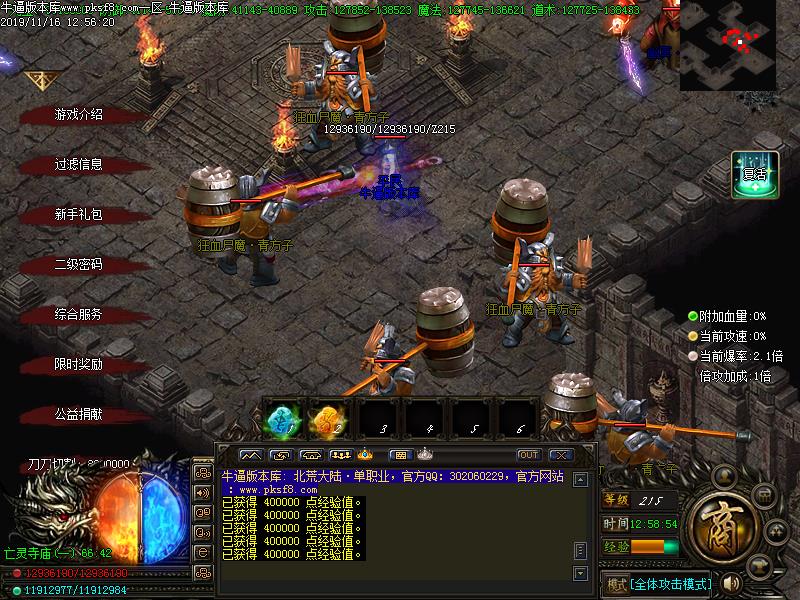Open the 游戏介绍 game introduction menu
800x600 pixels.
tap(78, 115)
